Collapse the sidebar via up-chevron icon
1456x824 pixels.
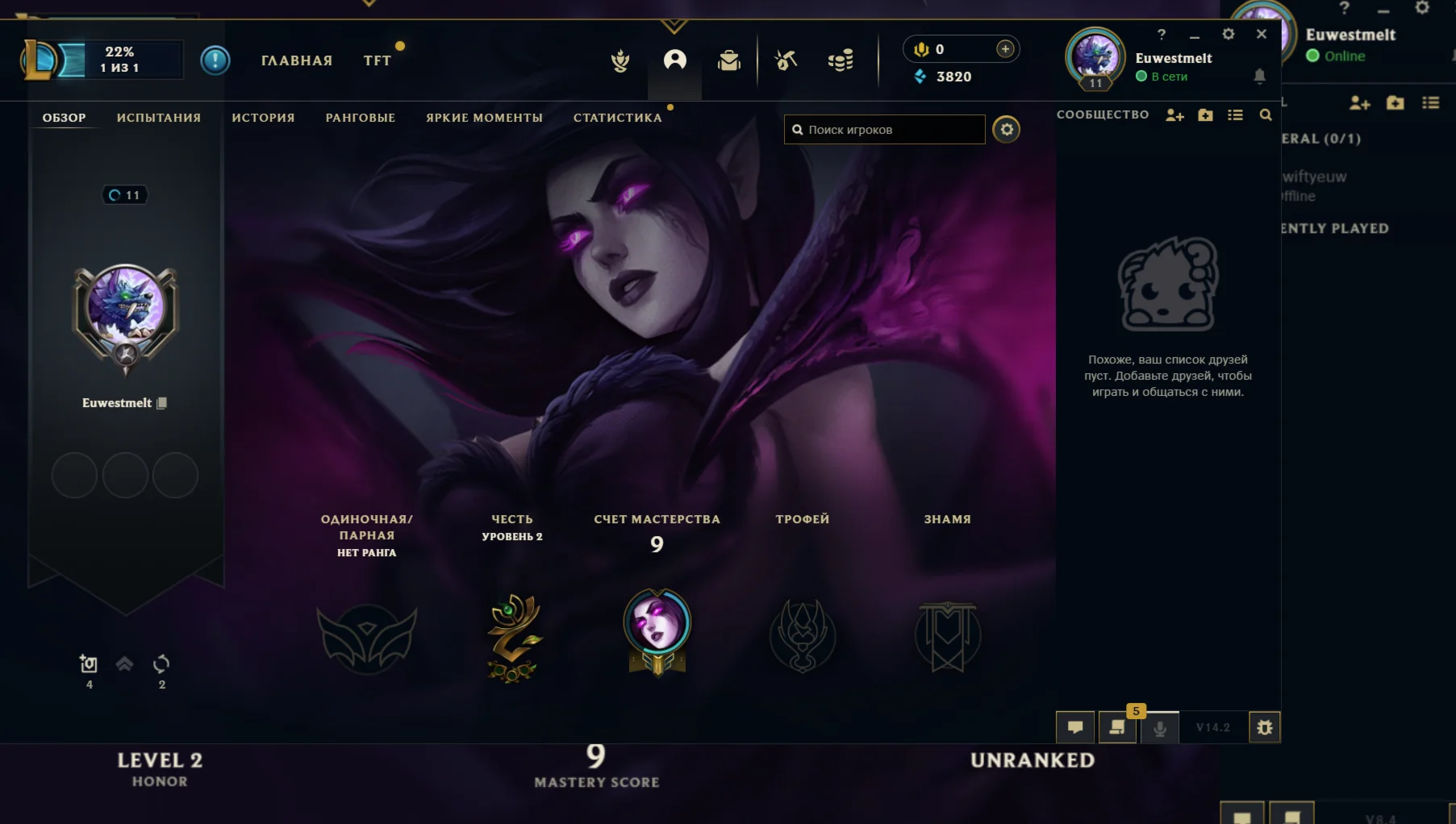click(x=124, y=664)
